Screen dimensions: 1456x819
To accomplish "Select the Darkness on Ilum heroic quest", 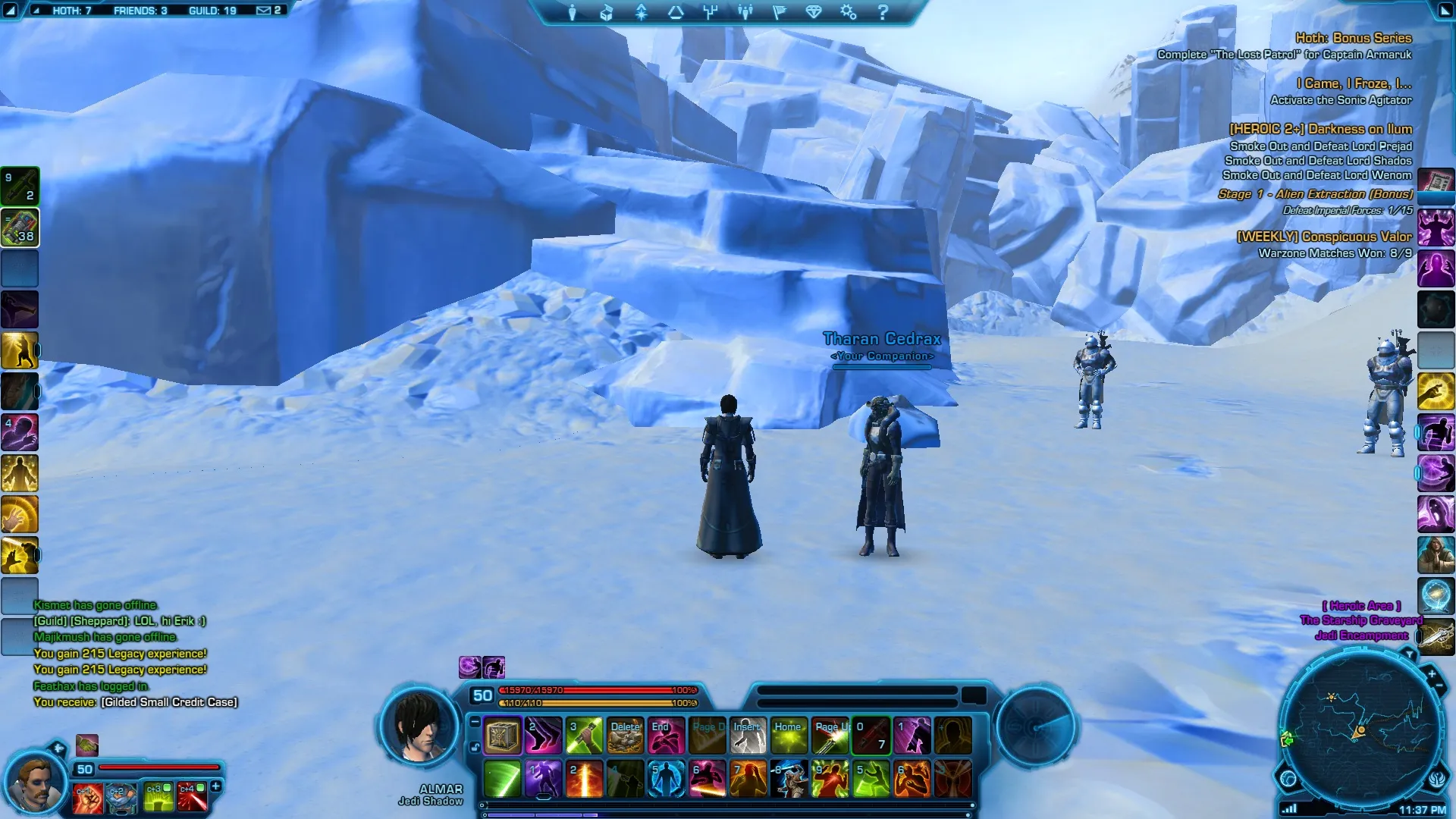I will click(1320, 129).
